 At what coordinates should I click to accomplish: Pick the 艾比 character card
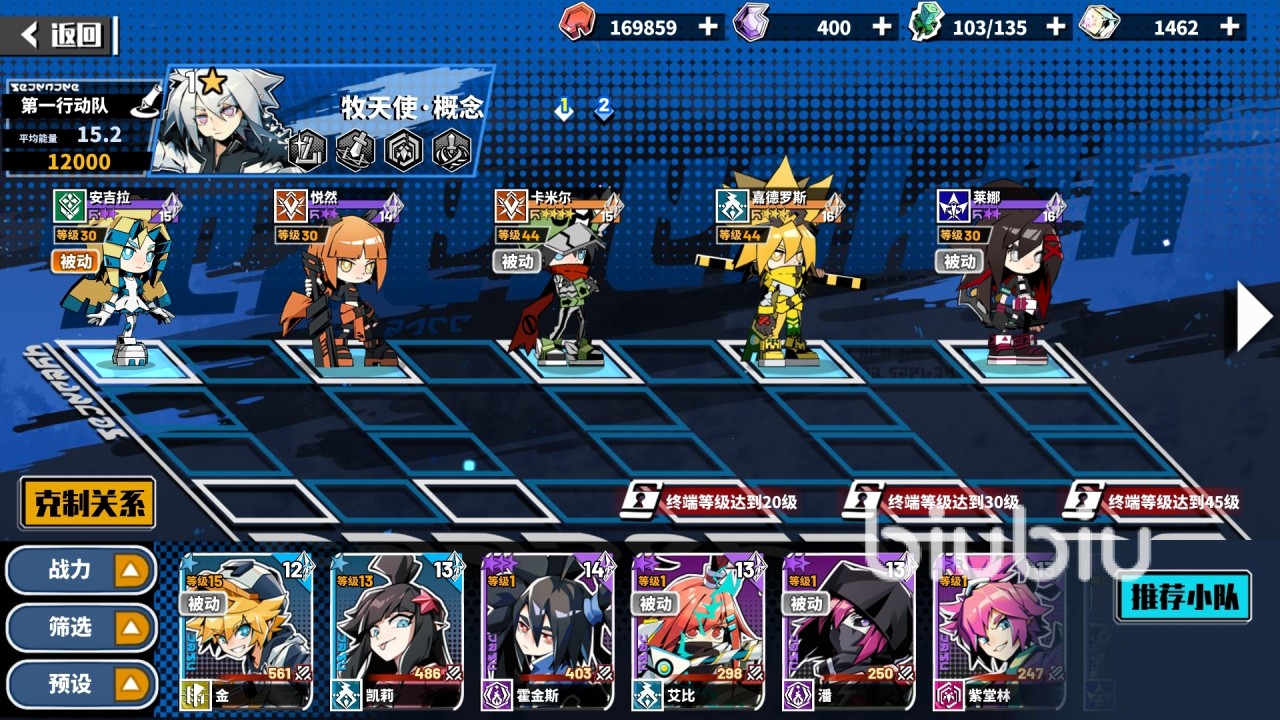(698, 632)
